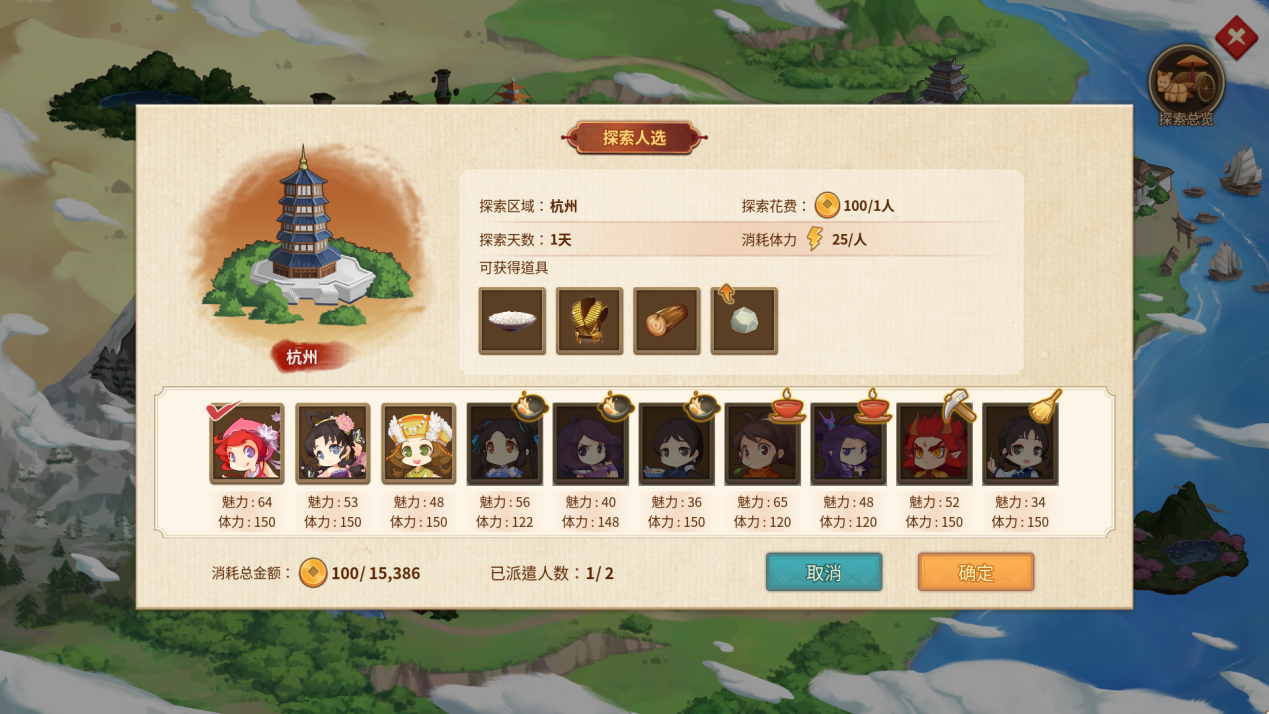This screenshot has height=714, width=1269.
Task: Close the screen with the red X
Action: click(x=1236, y=38)
